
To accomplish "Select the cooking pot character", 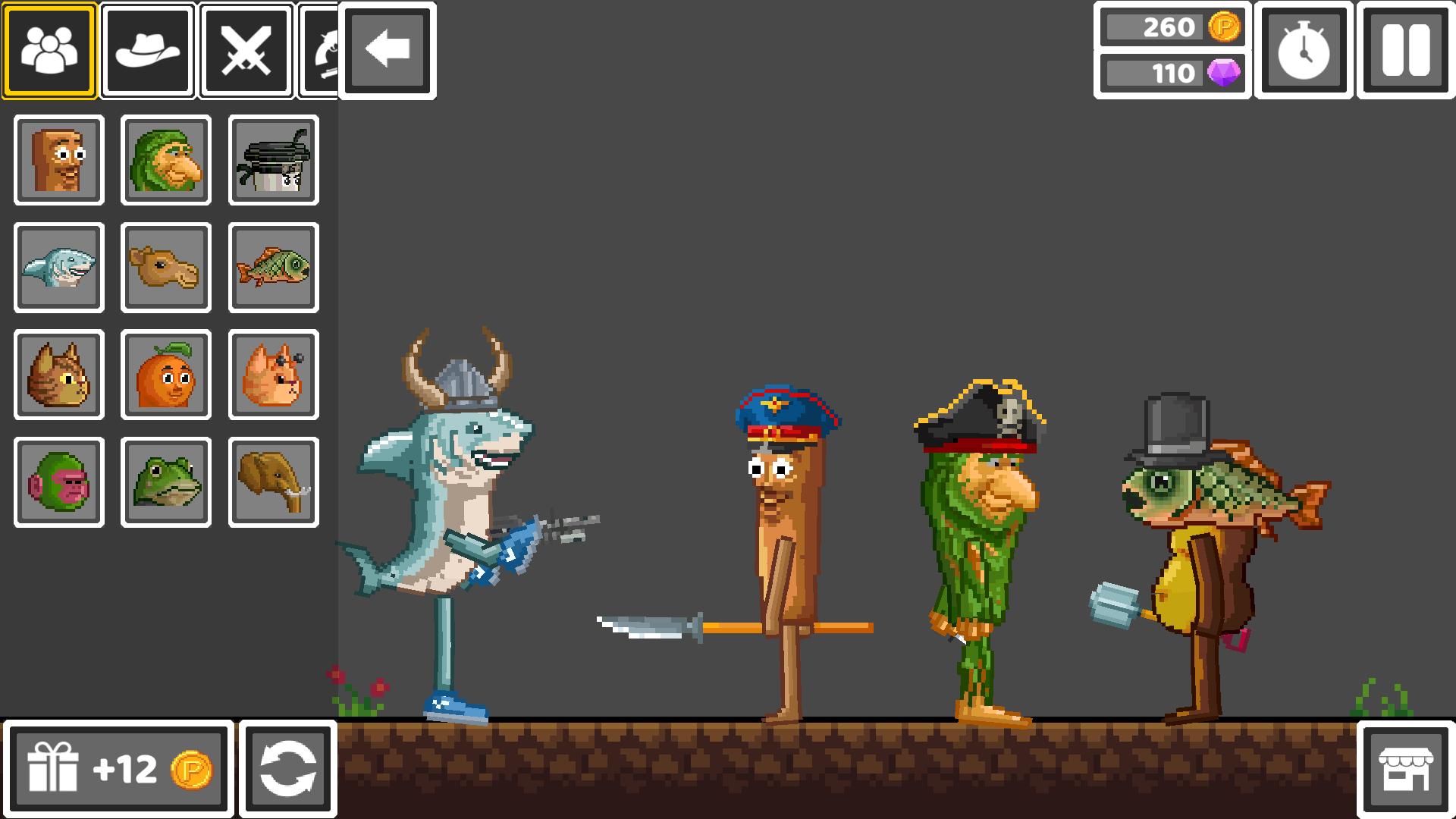I will pos(273,159).
